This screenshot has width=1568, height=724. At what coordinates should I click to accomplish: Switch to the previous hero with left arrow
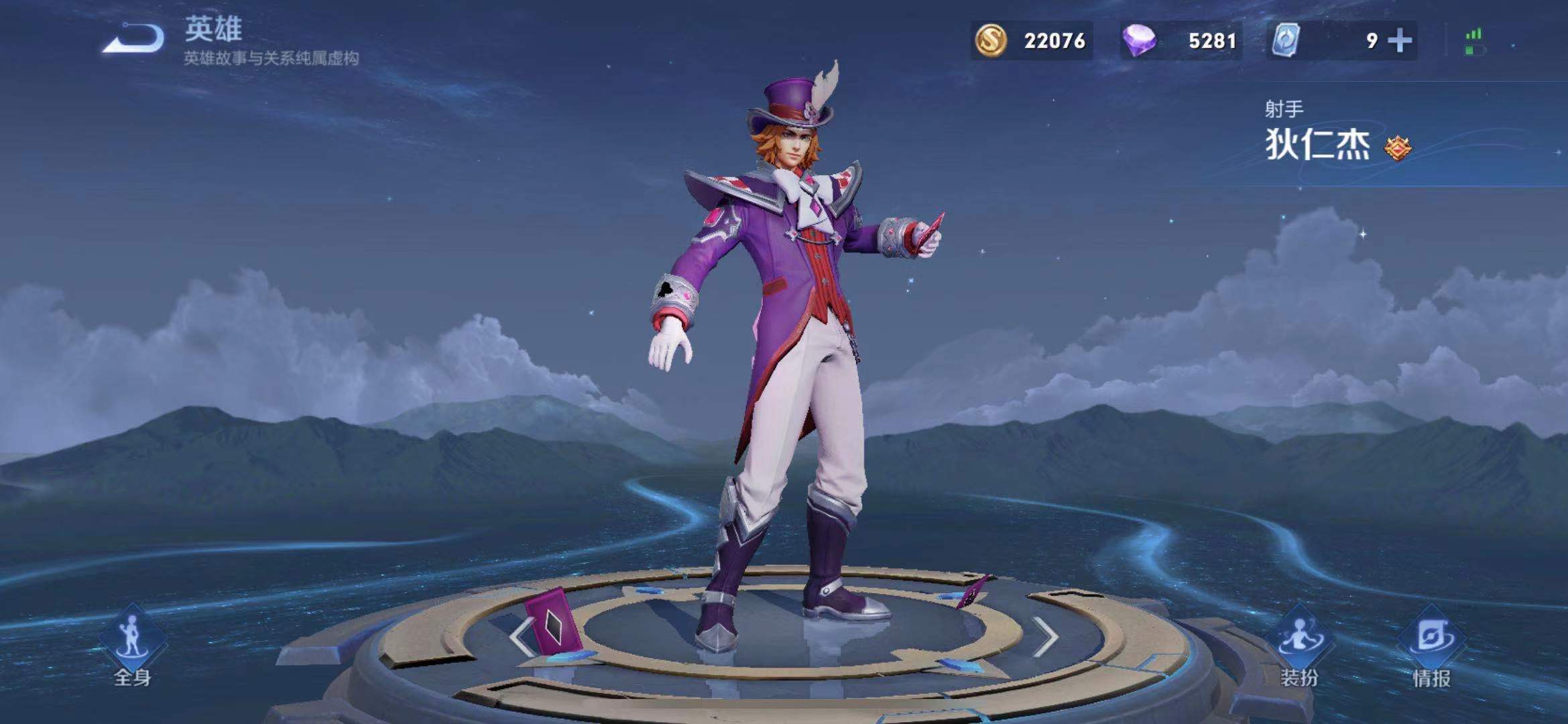tap(521, 636)
